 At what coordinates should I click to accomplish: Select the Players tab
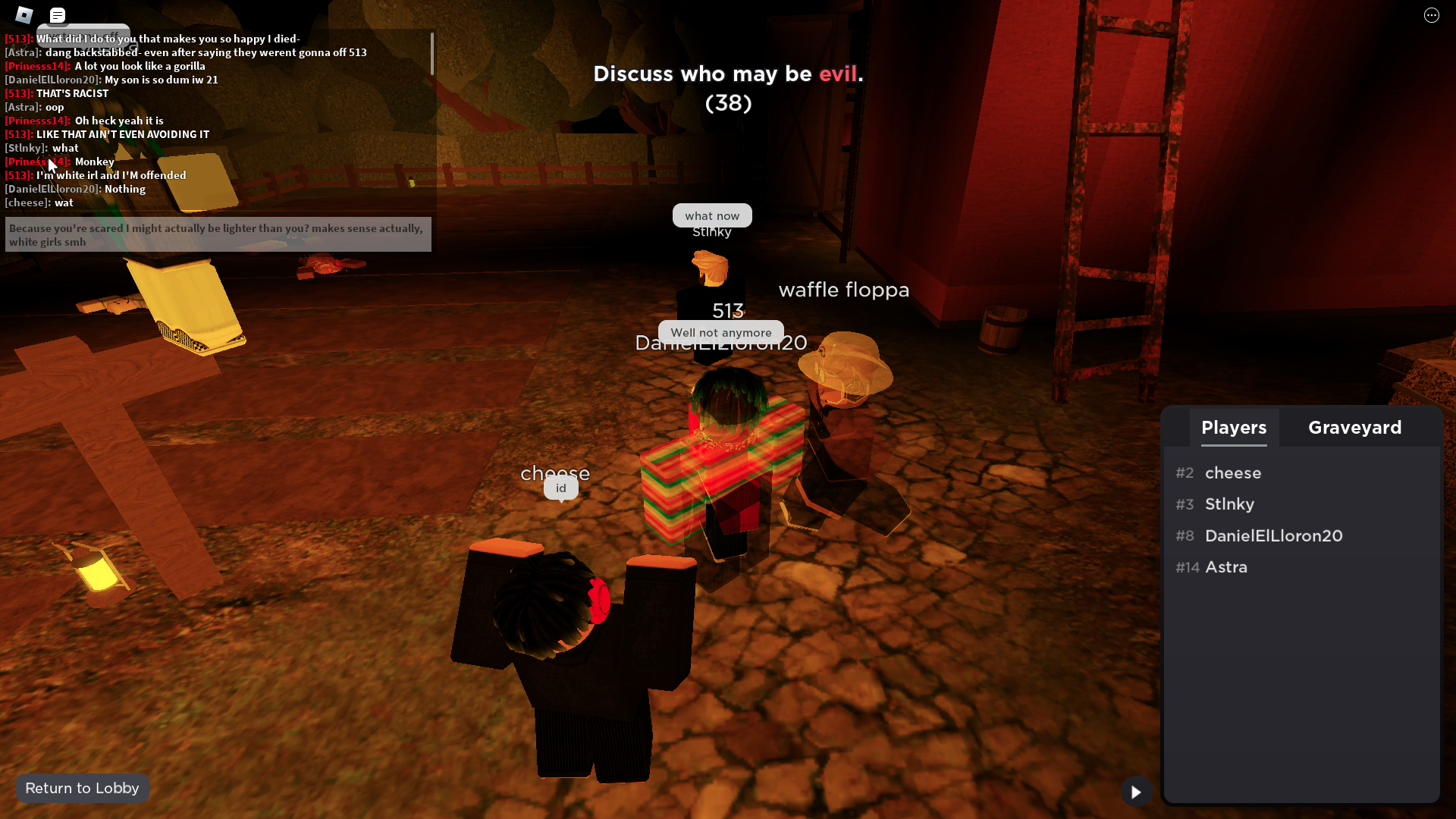pos(1234,428)
